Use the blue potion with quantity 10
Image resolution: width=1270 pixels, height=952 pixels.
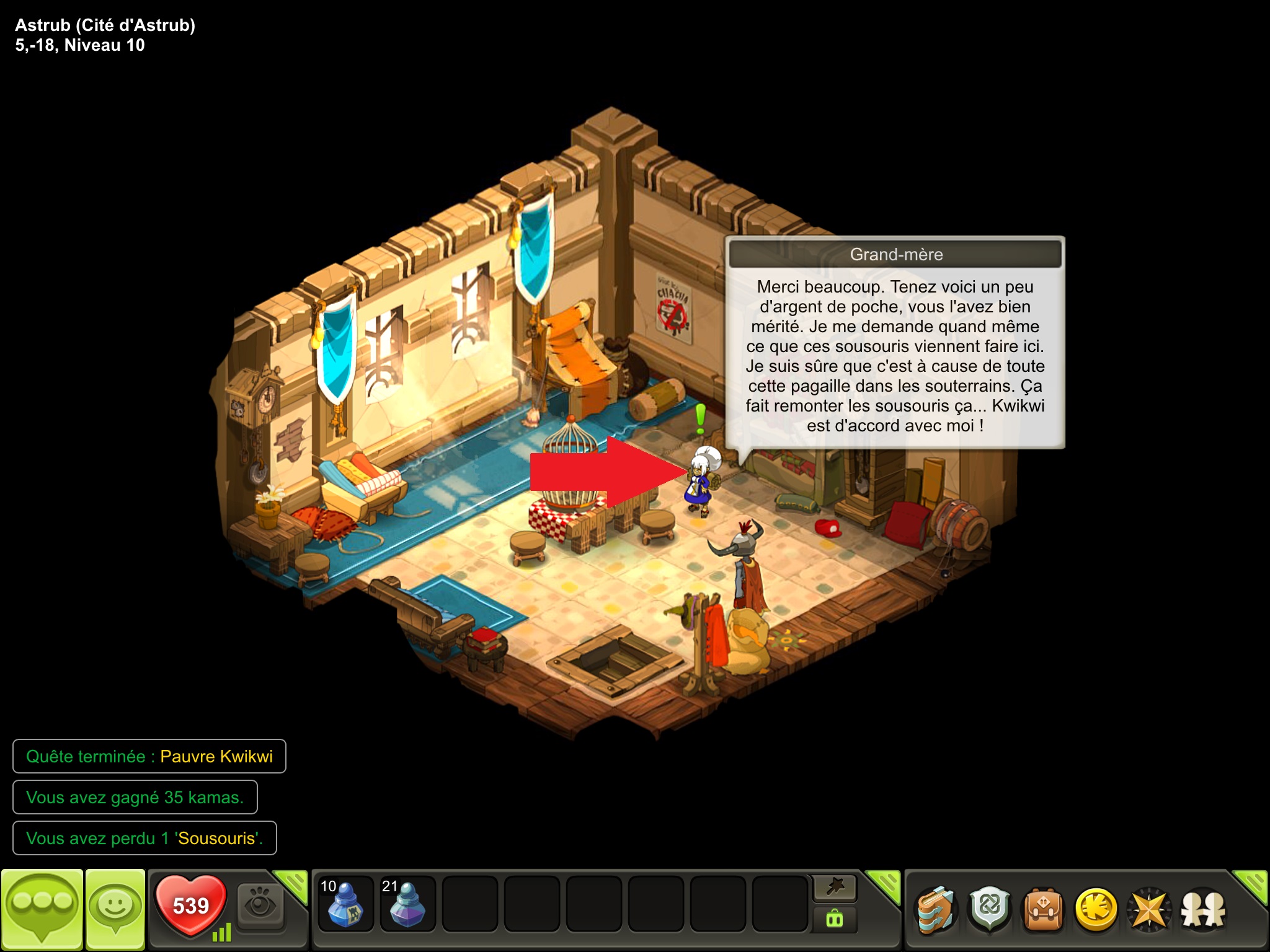point(345,904)
